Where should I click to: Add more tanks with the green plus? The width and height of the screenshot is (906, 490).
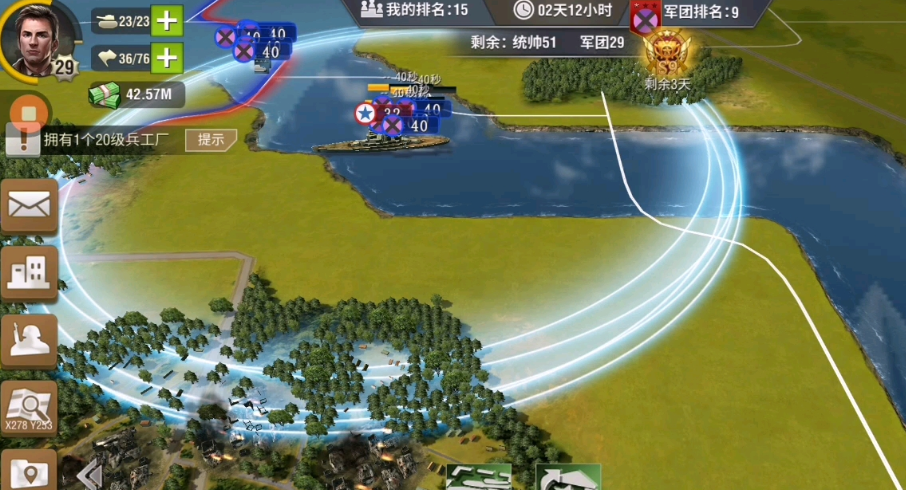coord(167,19)
